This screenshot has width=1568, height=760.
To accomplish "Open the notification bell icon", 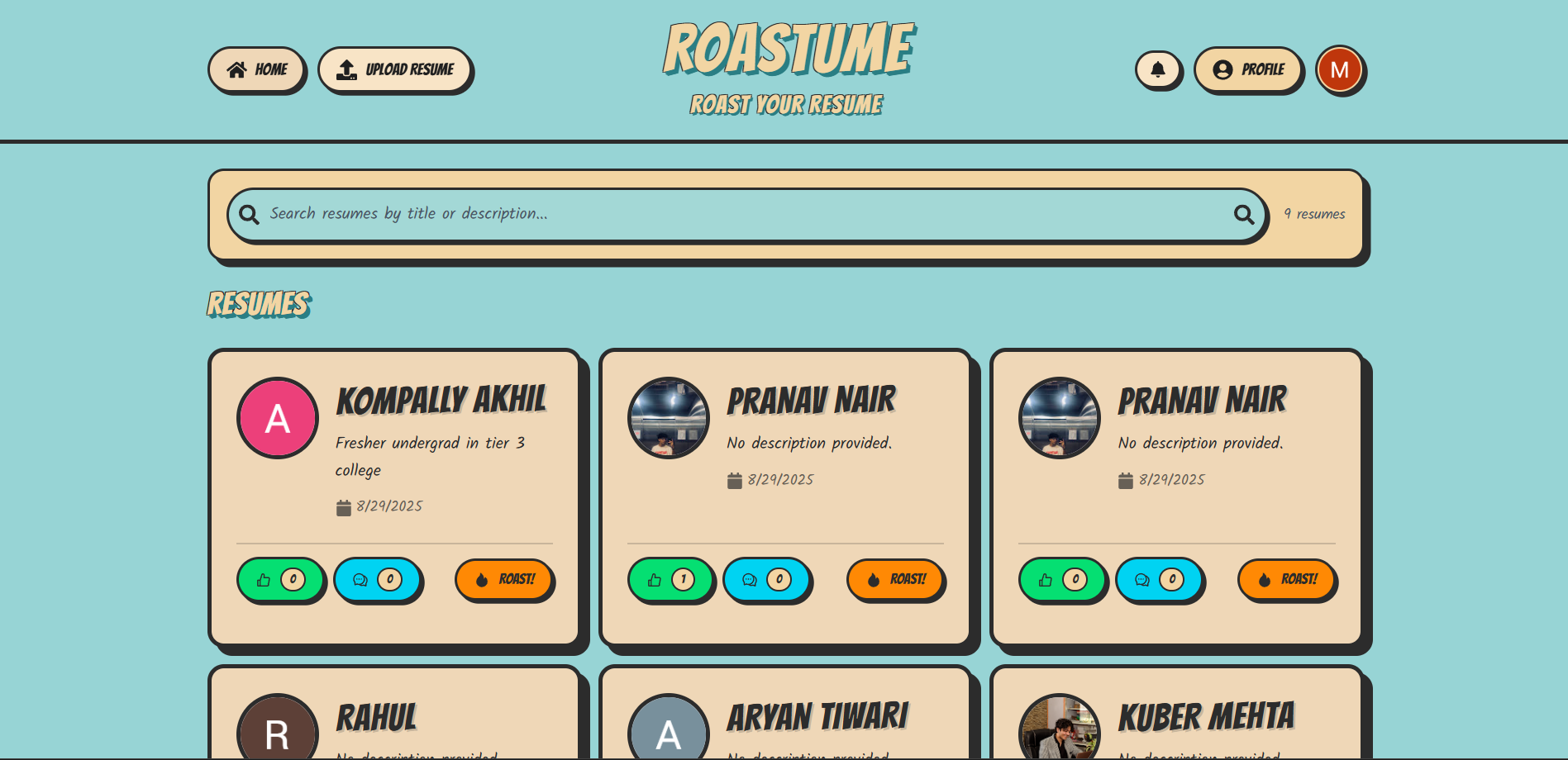I will click(1159, 69).
